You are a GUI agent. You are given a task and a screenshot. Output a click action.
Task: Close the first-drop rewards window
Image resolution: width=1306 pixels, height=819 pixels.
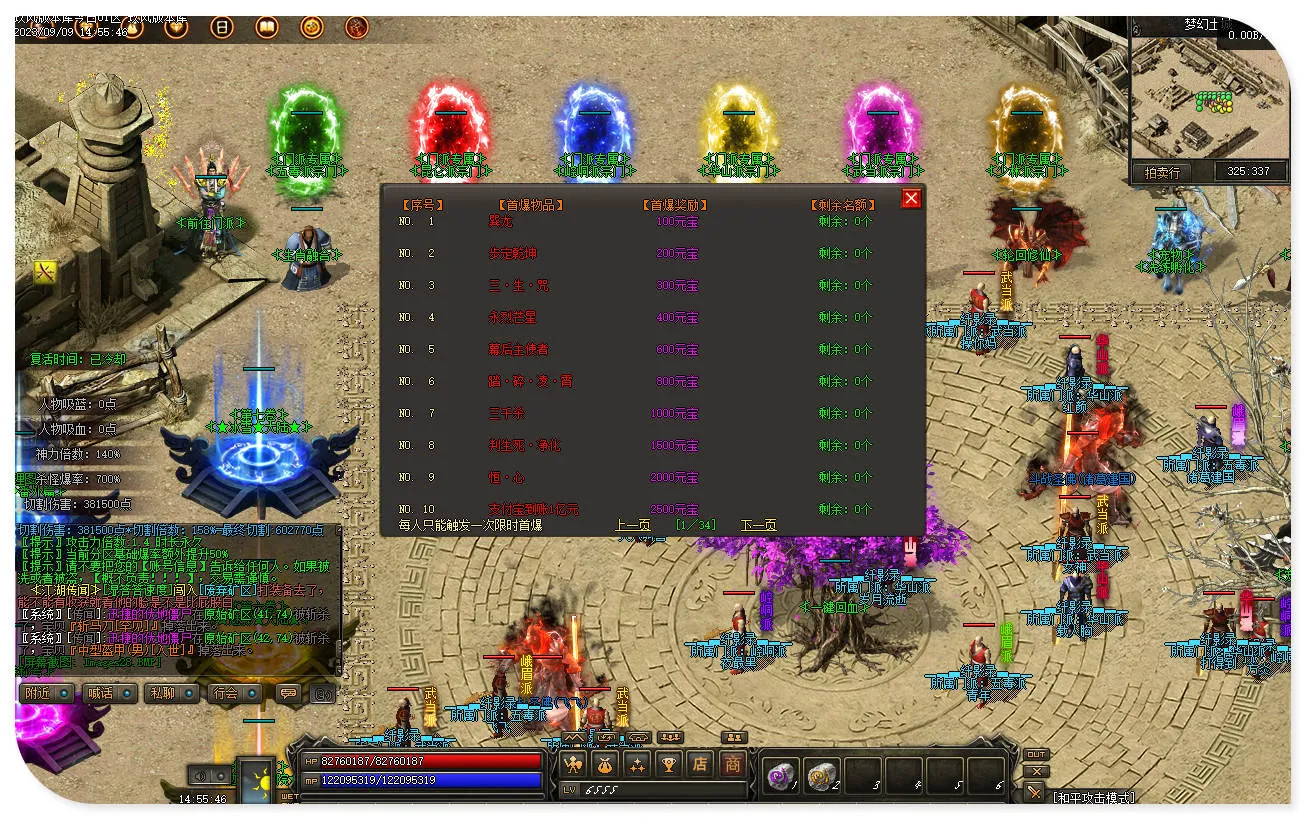pyautogui.click(x=911, y=198)
